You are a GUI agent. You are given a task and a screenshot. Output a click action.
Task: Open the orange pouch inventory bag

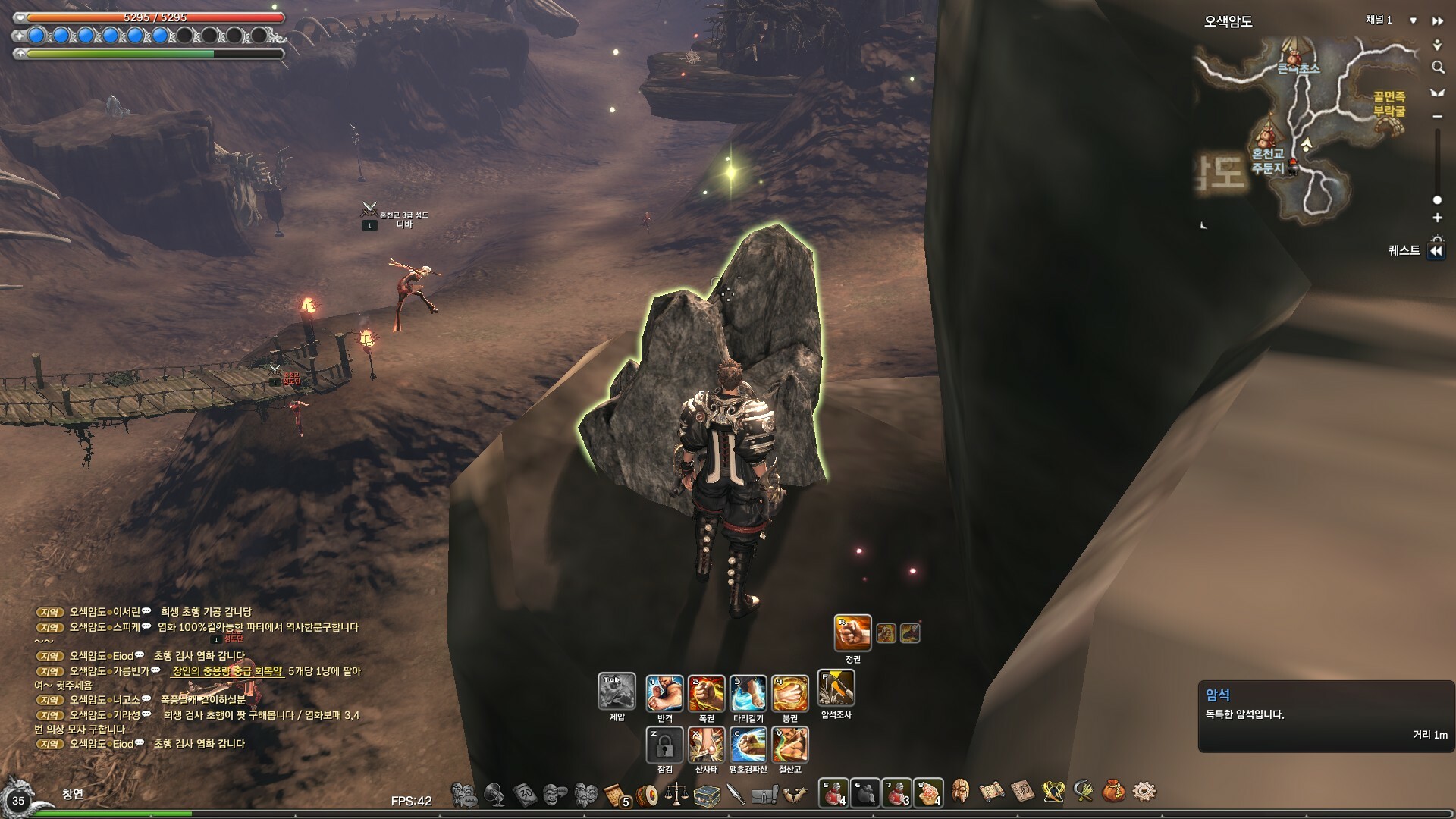point(1112,792)
